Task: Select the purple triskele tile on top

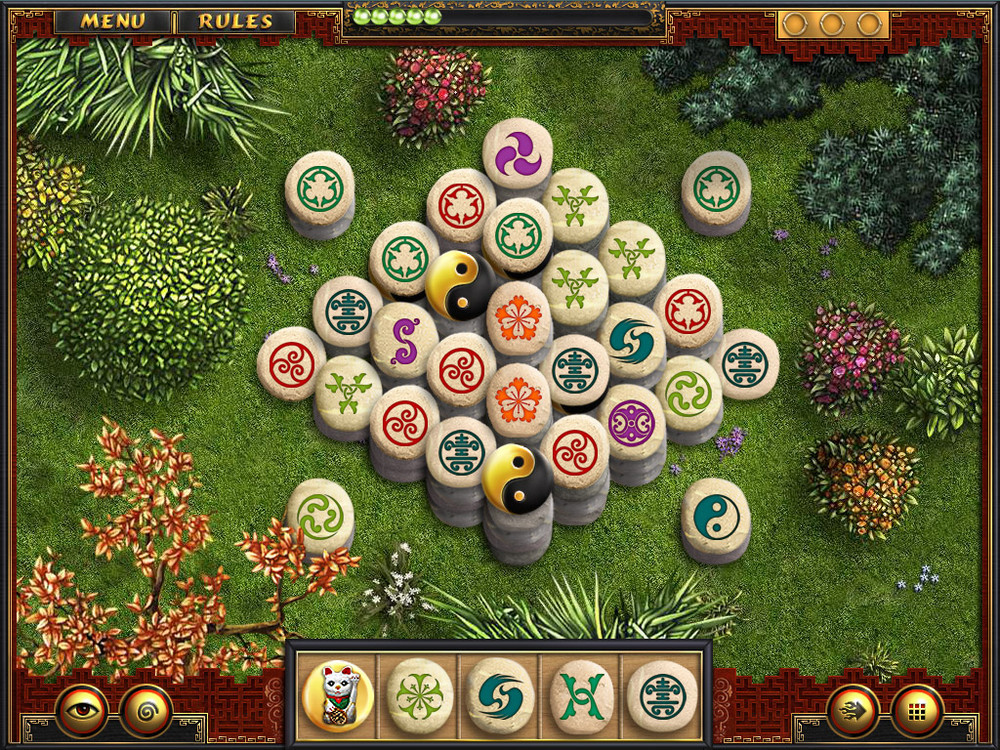Action: [517, 153]
